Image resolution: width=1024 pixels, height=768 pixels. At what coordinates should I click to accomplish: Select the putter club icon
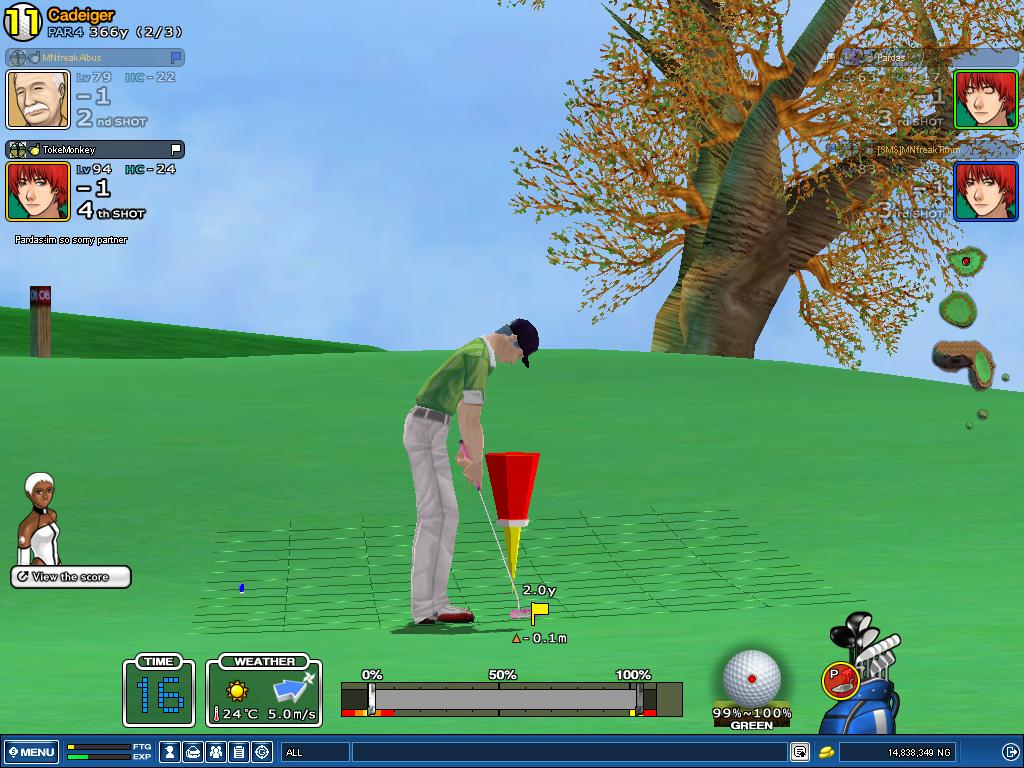pos(839,681)
